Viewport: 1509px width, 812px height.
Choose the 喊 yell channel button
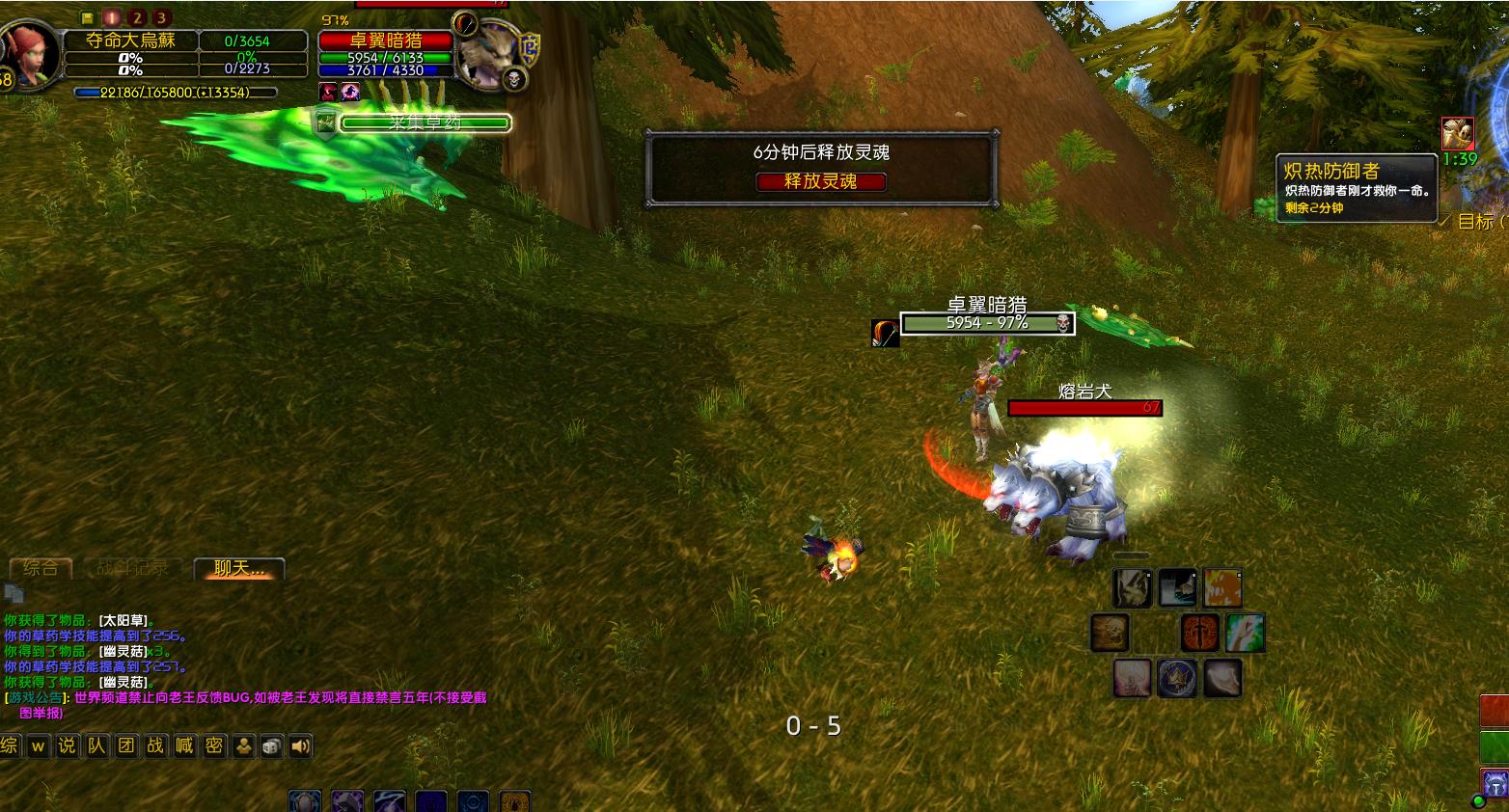(184, 745)
